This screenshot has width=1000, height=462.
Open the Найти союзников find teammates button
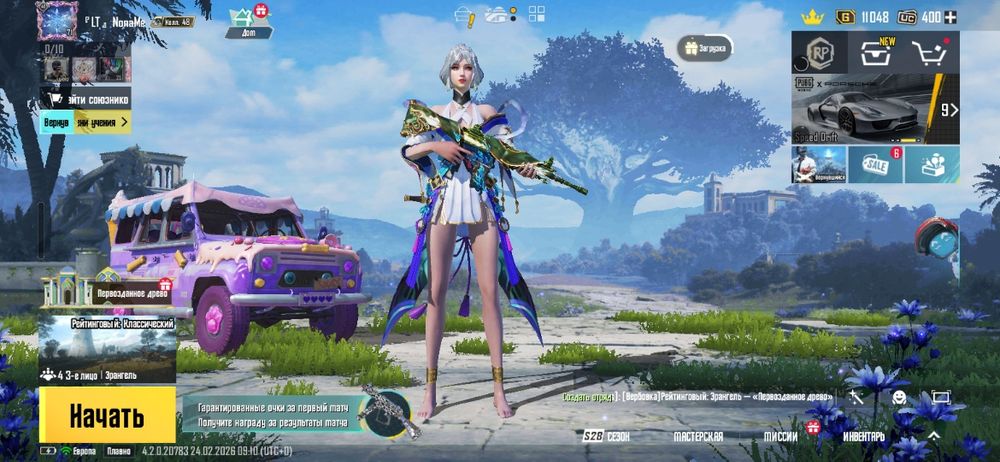(x=88, y=99)
